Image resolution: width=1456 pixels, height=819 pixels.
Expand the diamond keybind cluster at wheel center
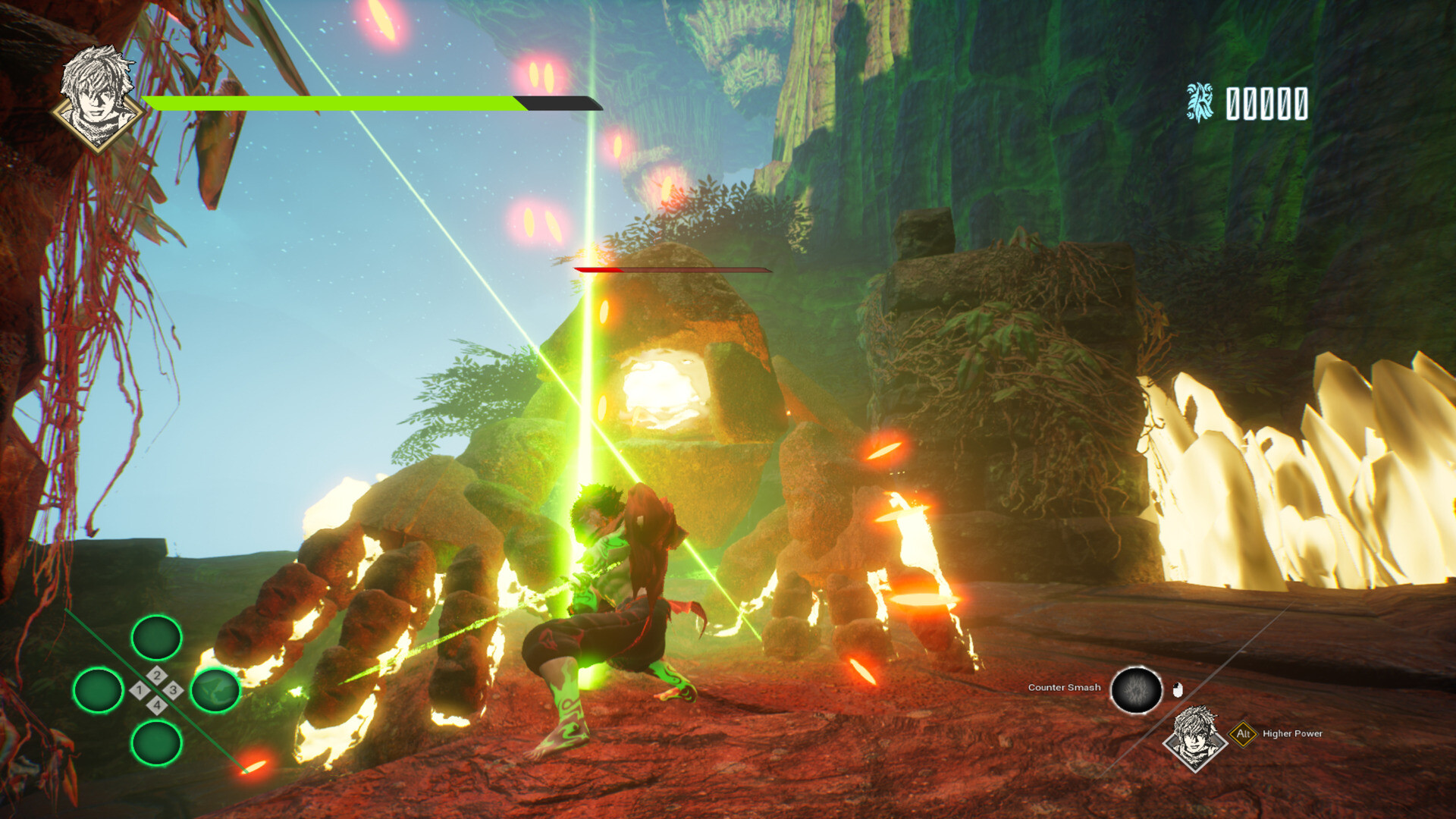[156, 689]
